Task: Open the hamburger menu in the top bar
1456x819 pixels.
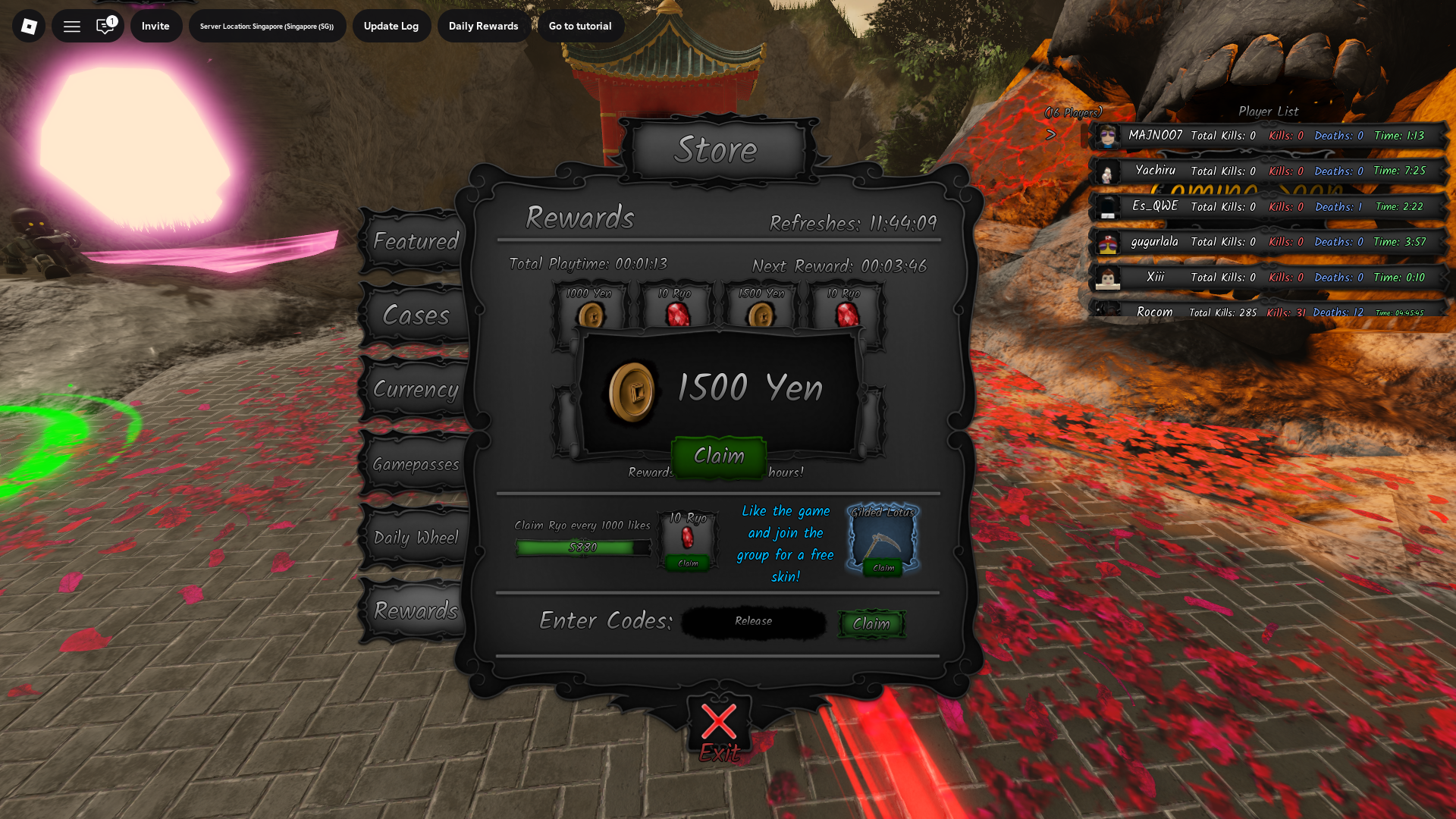Action: pos(71,25)
